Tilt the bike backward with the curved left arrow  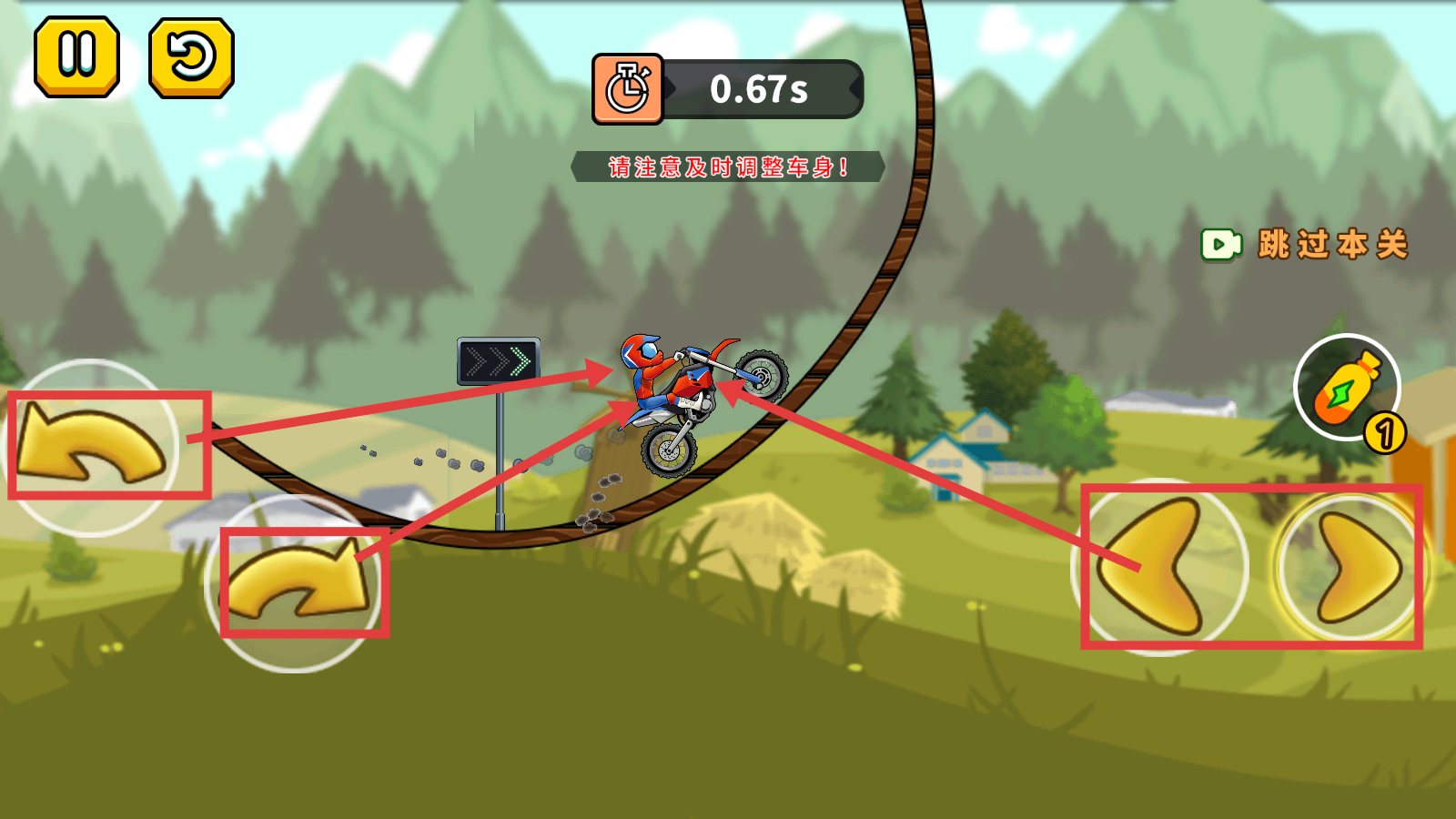click(91, 447)
